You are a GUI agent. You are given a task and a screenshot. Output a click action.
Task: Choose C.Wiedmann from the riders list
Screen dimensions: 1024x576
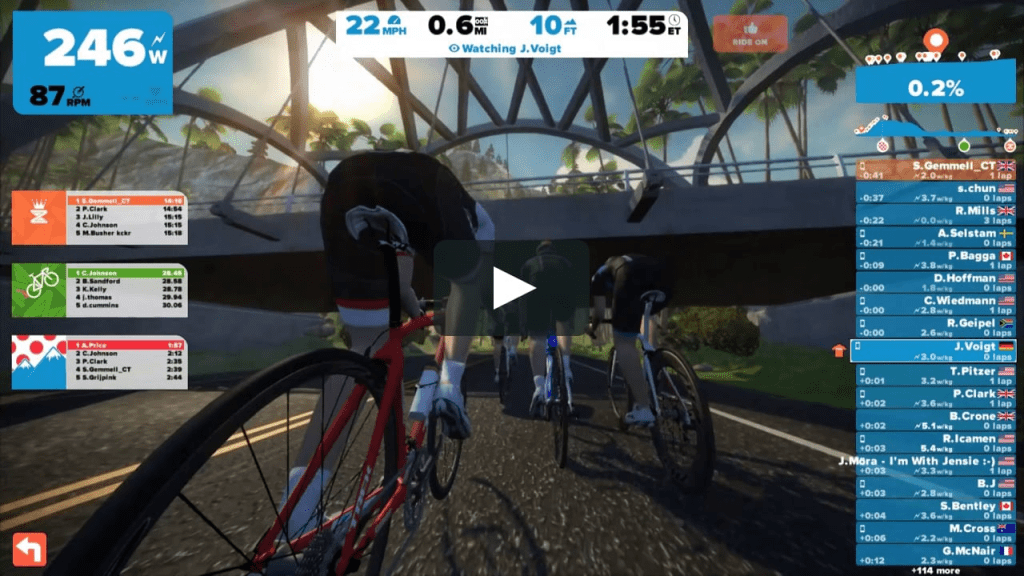tap(936, 305)
